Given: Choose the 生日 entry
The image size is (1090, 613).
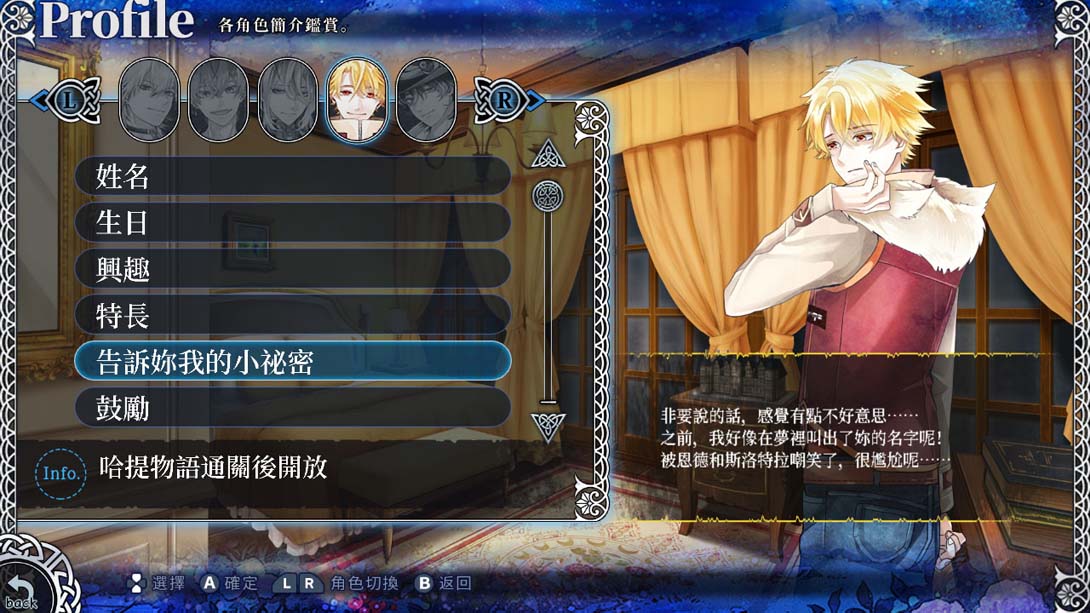Looking at the screenshot, I should pos(292,223).
